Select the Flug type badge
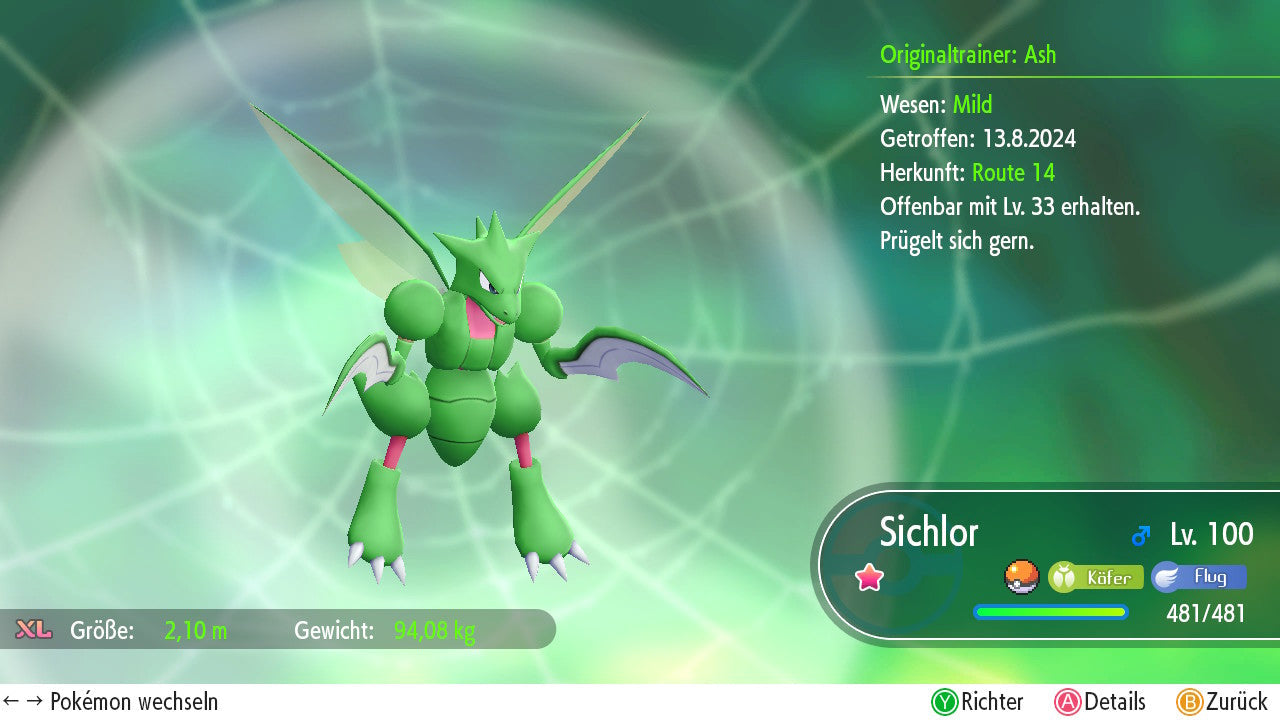 (1199, 577)
